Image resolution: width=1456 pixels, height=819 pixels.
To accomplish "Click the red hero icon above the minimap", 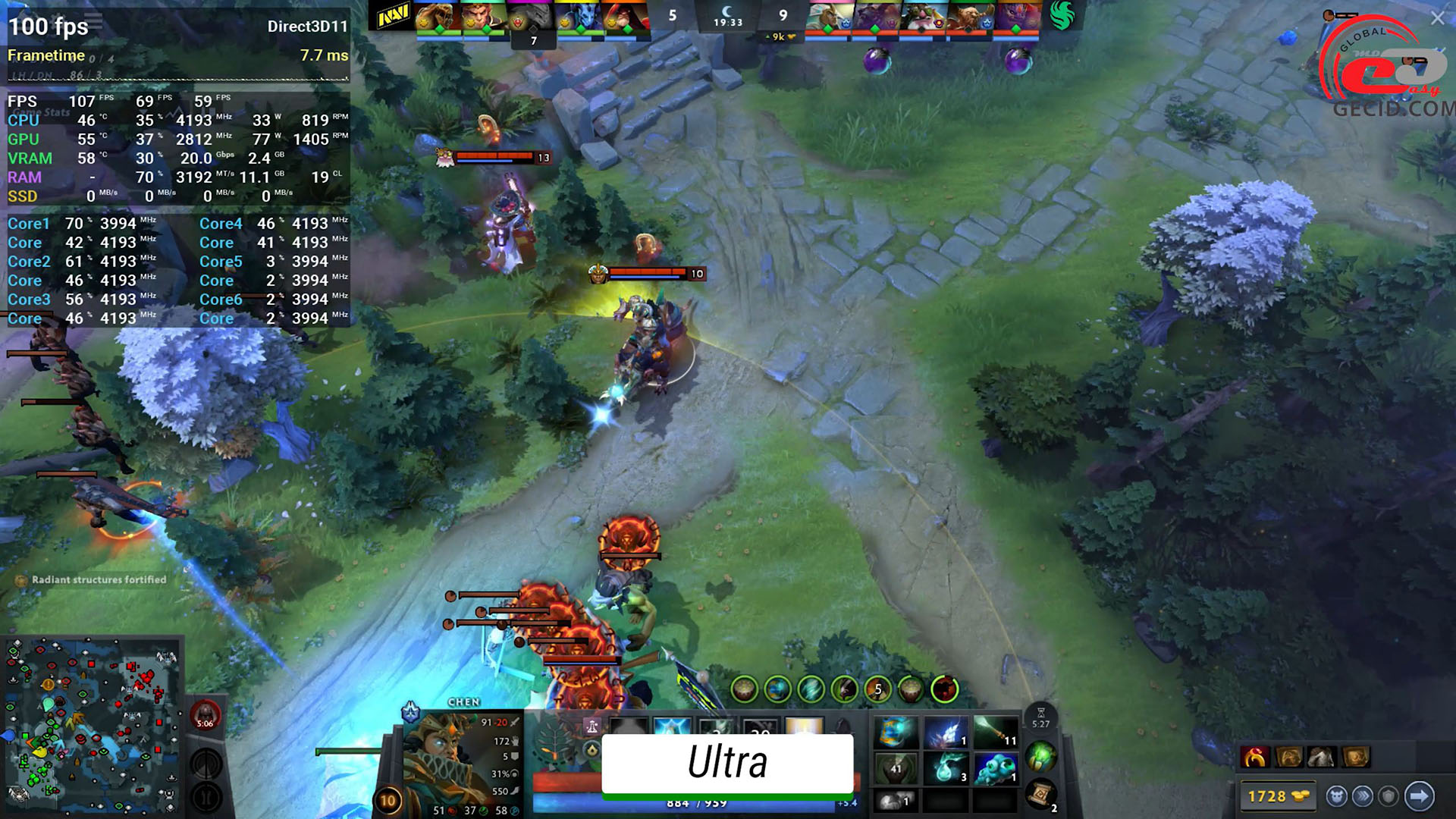I will coord(205,714).
